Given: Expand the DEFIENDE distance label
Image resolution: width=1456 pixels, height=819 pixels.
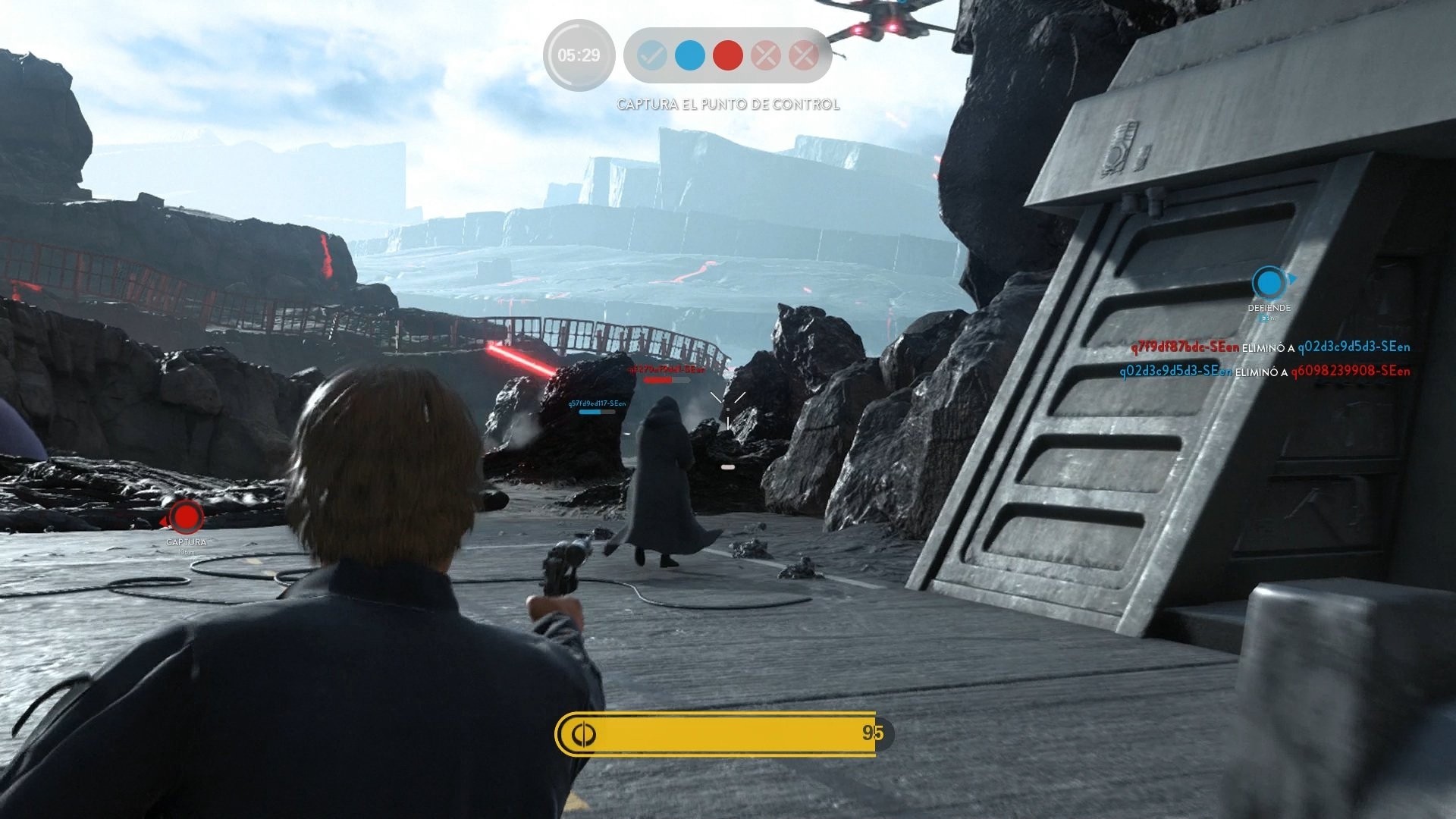Looking at the screenshot, I should coord(1269,317).
